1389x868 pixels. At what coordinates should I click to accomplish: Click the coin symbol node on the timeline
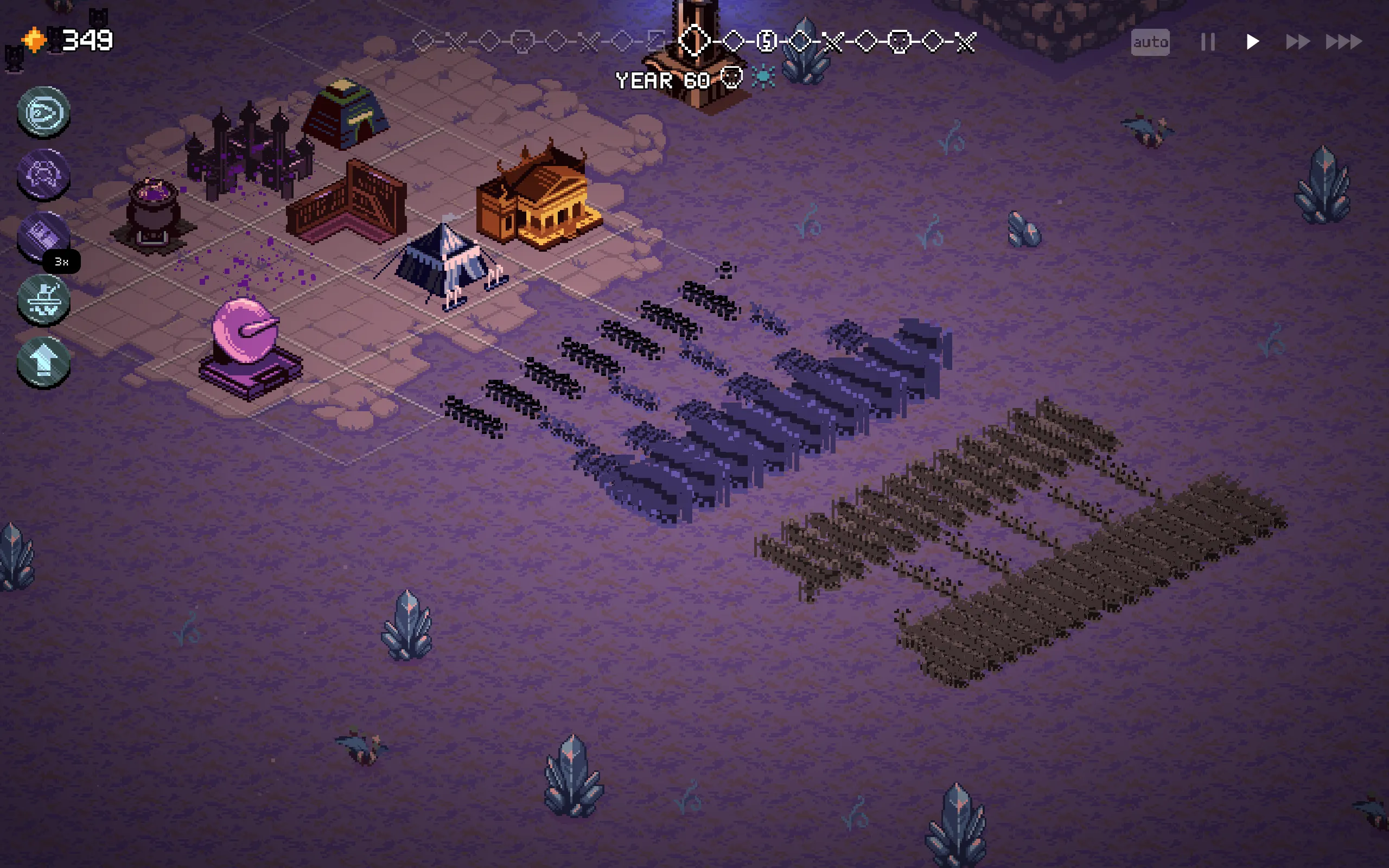[766, 41]
